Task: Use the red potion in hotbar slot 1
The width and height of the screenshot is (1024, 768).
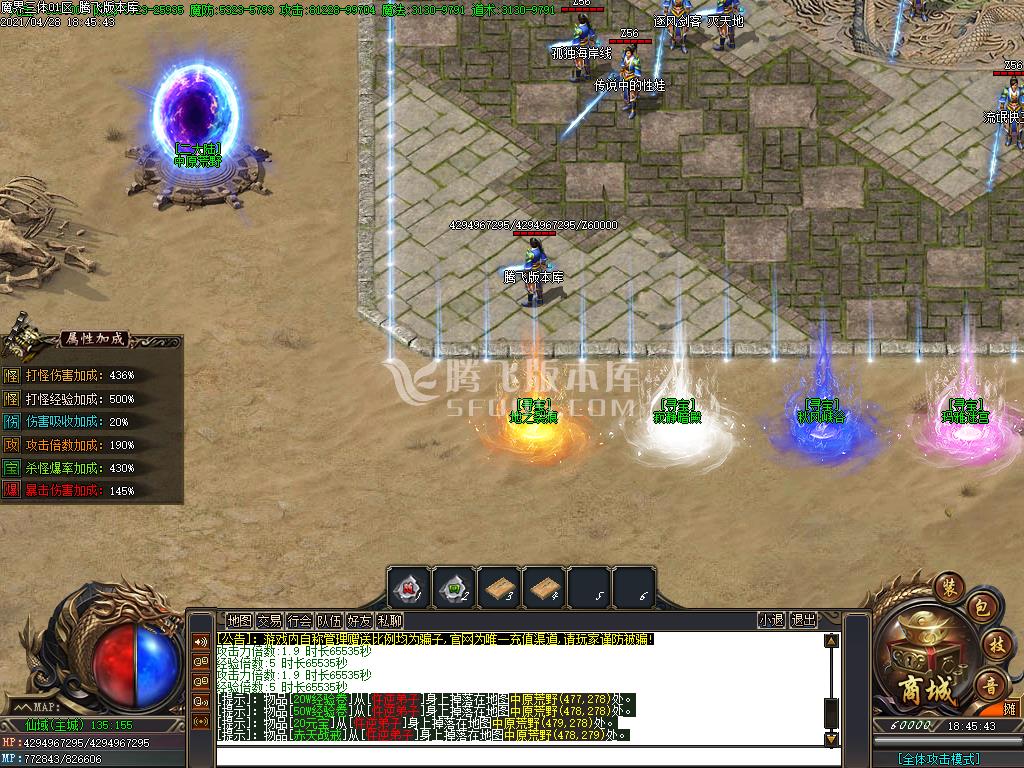Action: [409, 588]
